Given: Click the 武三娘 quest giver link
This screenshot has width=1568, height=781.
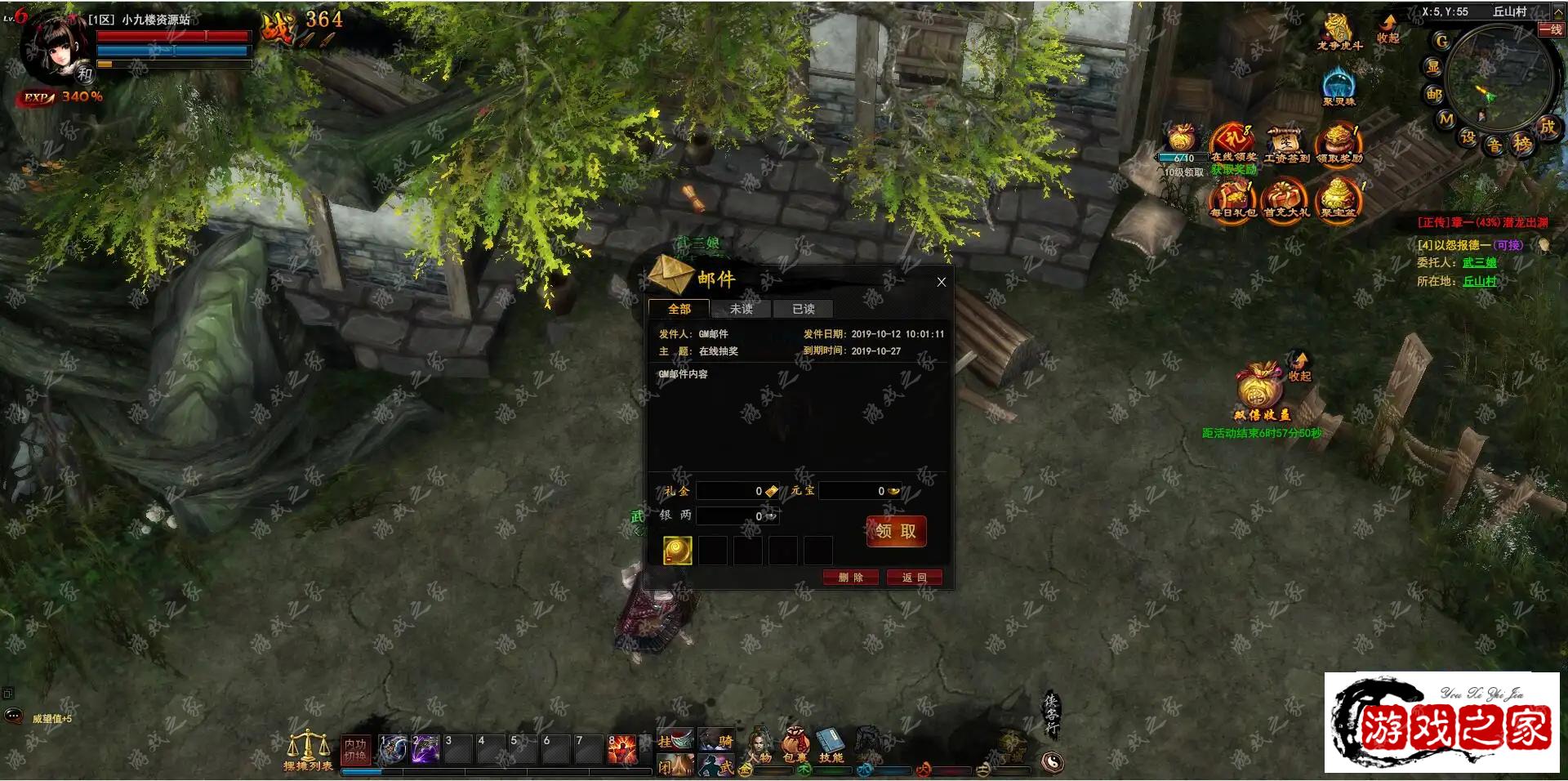Looking at the screenshot, I should click(x=1479, y=262).
